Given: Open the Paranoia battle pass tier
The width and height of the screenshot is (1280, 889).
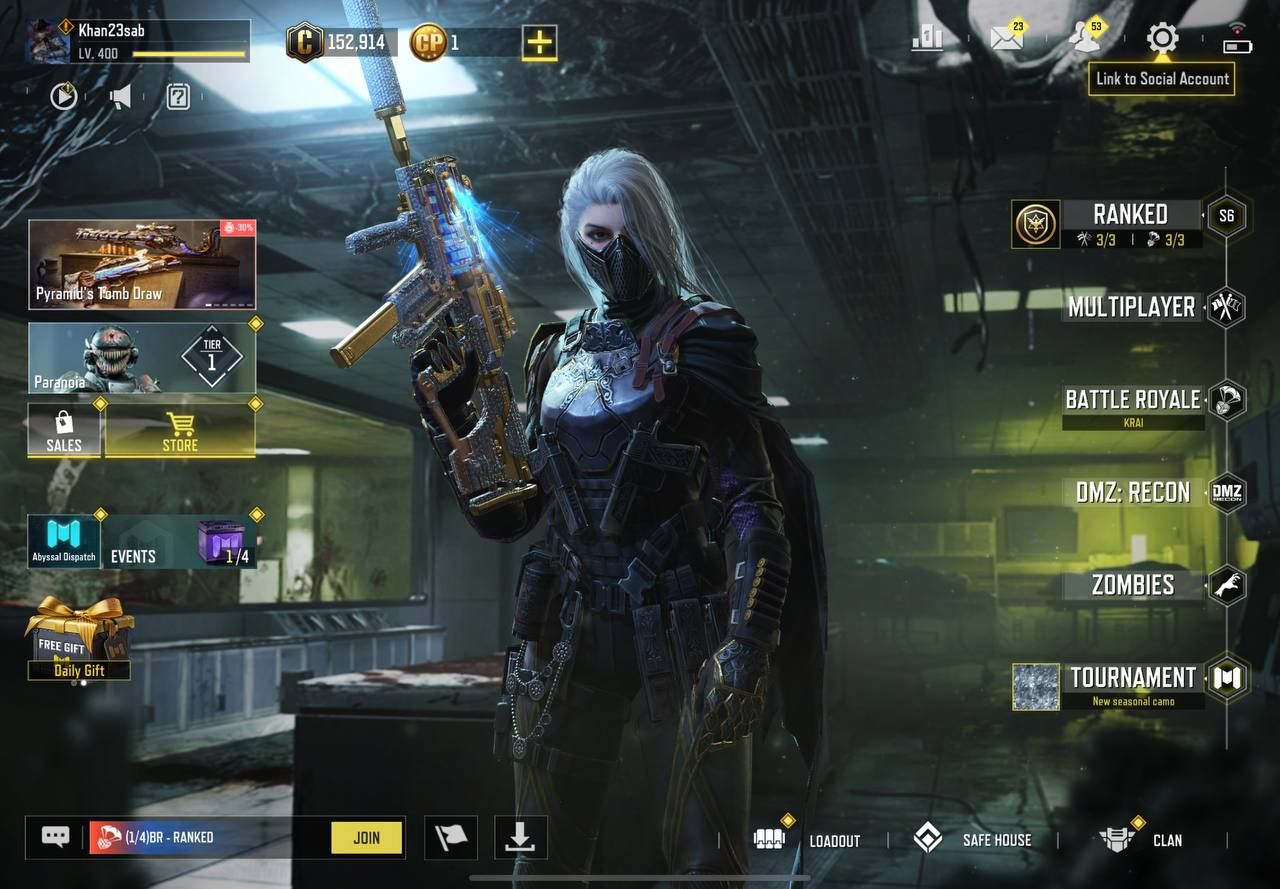Looking at the screenshot, I should click(x=142, y=357).
